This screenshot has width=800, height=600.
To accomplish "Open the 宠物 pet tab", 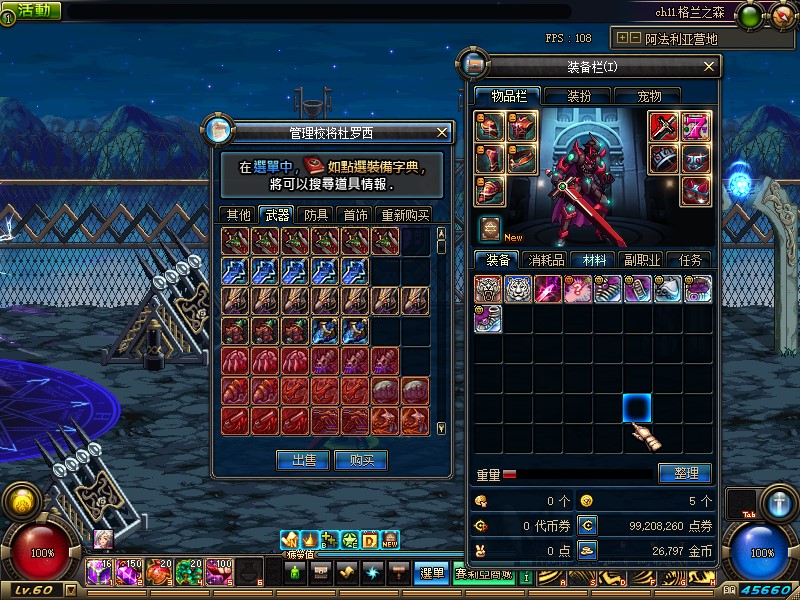I will [x=650, y=96].
